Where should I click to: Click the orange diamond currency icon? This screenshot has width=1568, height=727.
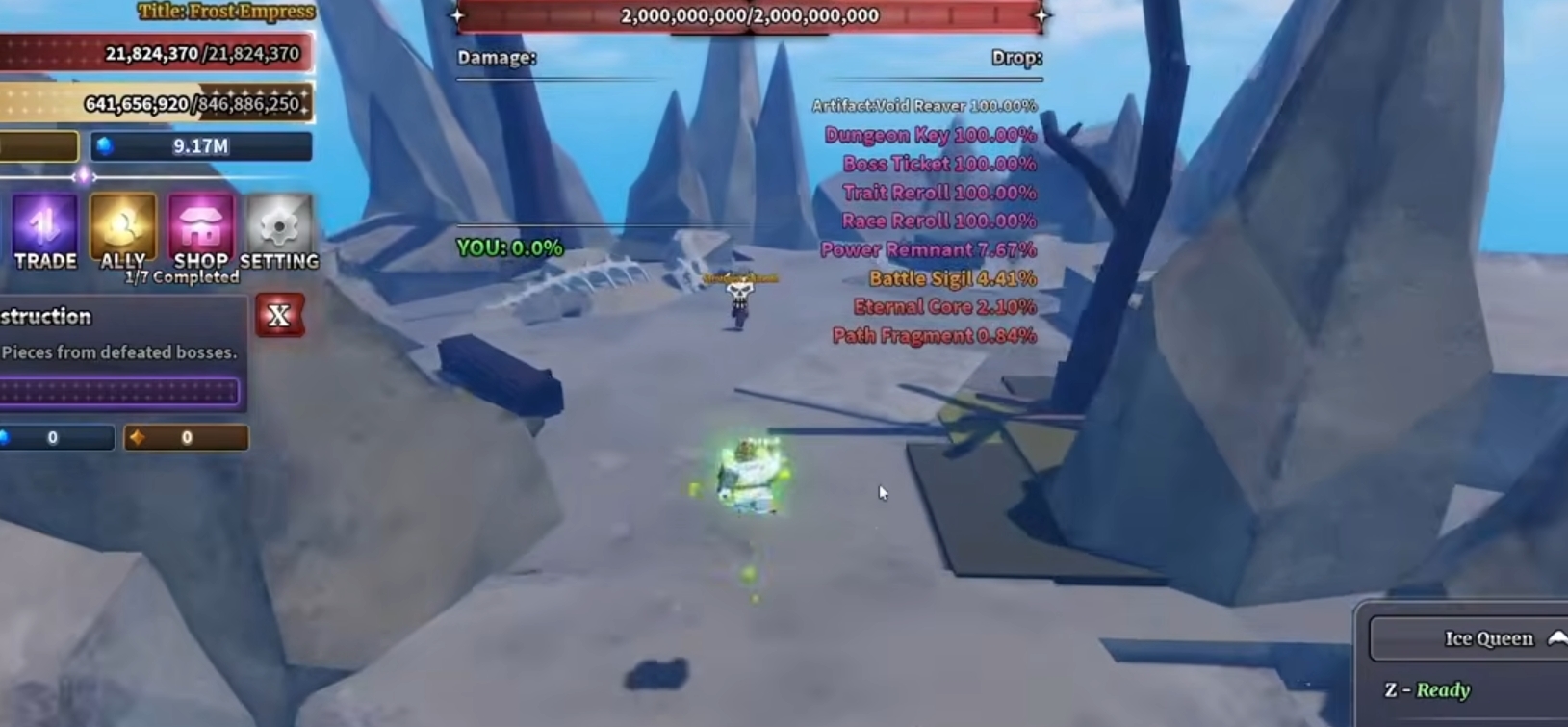138,437
